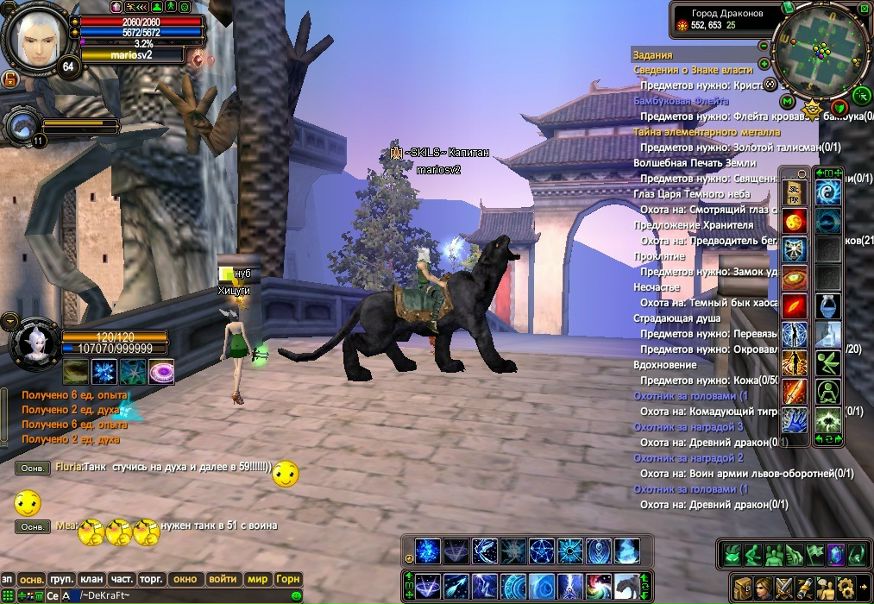This screenshot has width=874, height=604.
Task: Choose the "мир" world chat tab
Action: pyautogui.click(x=257, y=579)
